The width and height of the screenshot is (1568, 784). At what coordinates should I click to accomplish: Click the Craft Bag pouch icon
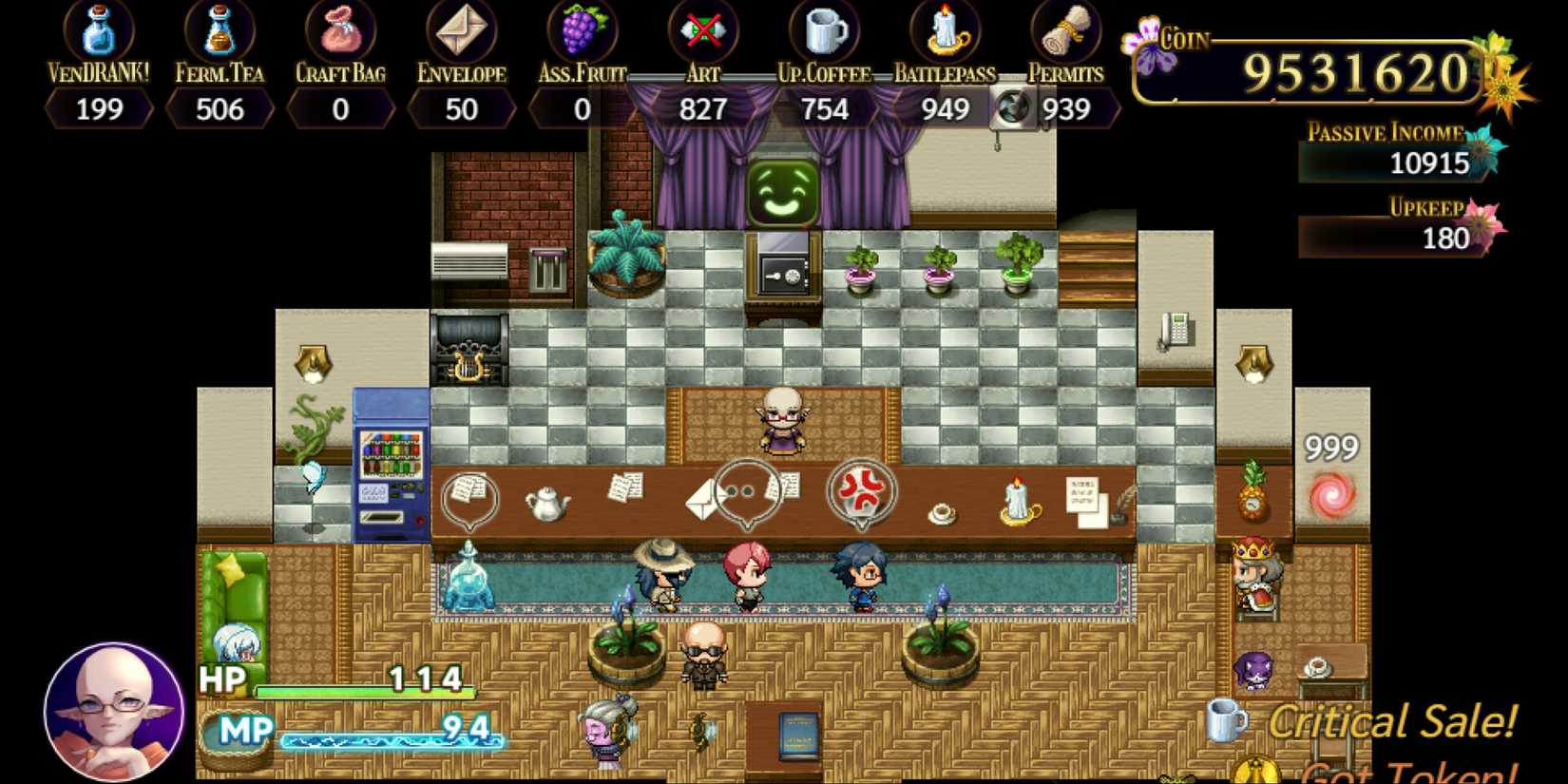tap(340, 29)
